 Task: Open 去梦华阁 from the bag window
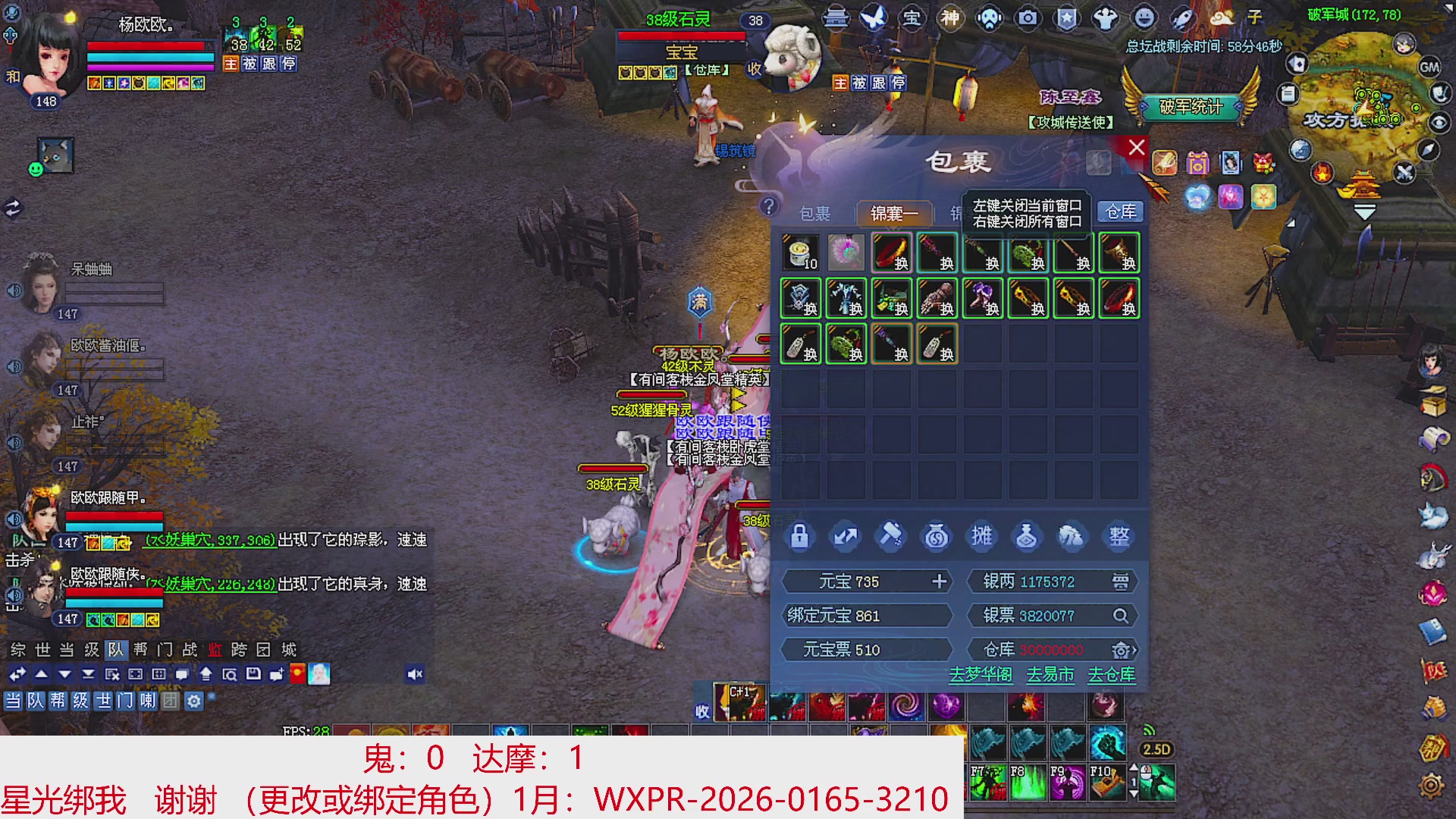click(x=981, y=675)
